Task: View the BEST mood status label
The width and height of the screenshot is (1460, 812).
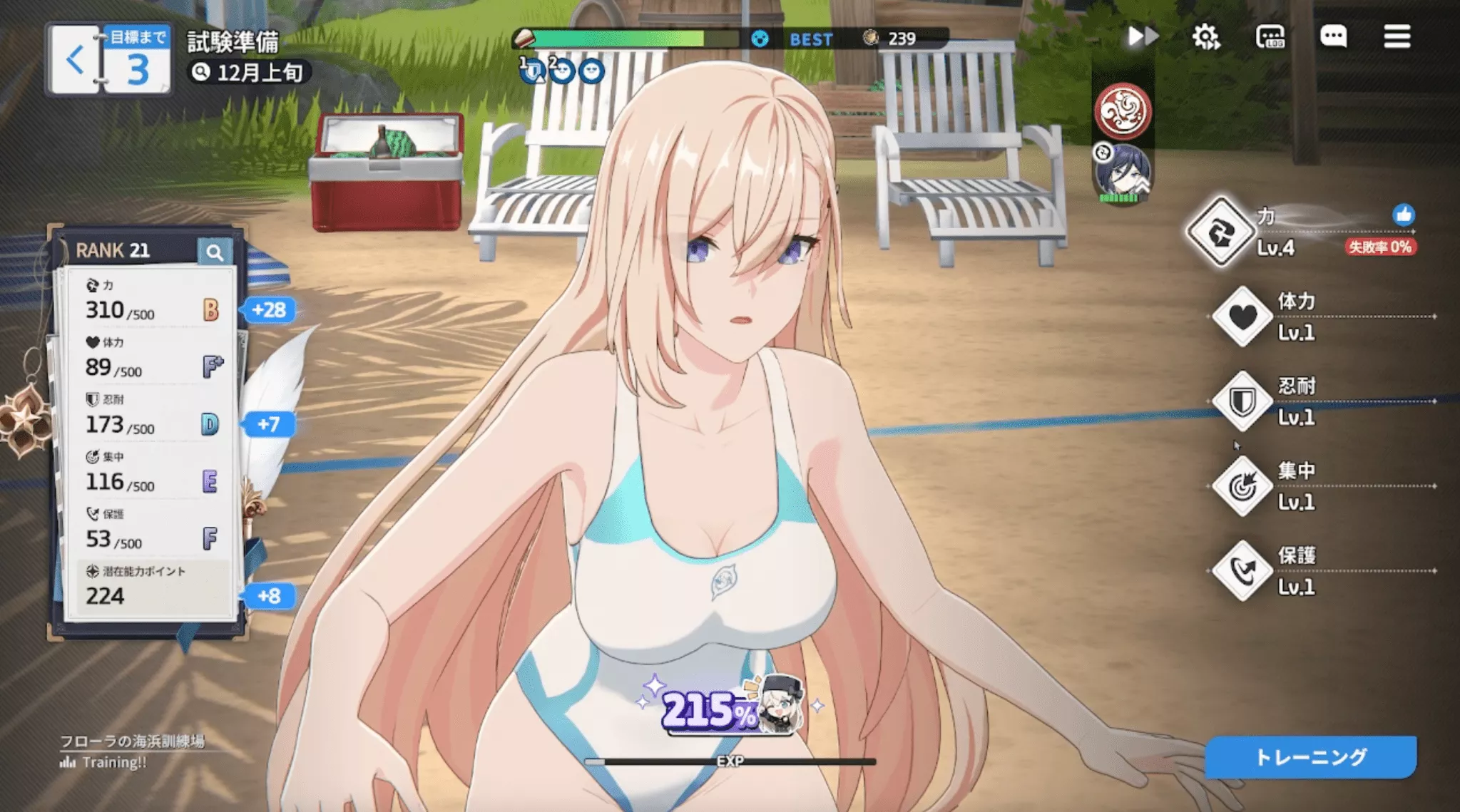Action: [x=811, y=39]
